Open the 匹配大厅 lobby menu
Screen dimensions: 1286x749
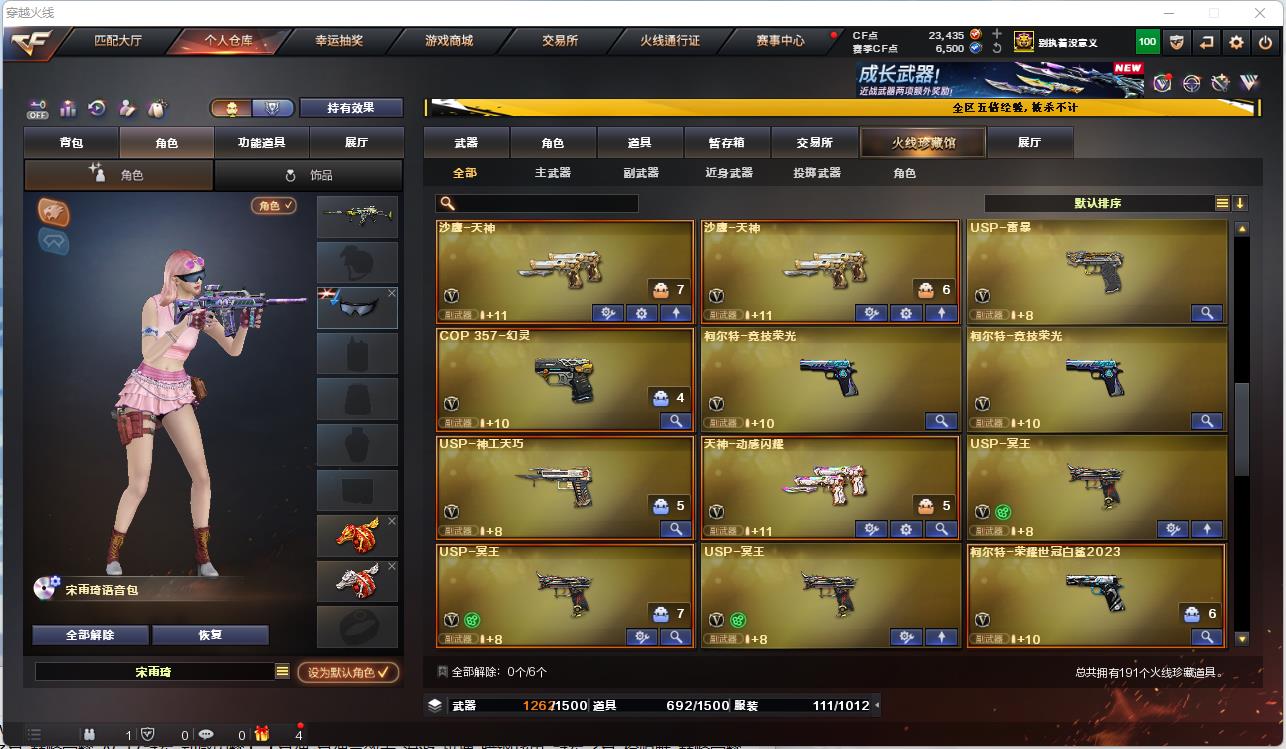(118, 41)
